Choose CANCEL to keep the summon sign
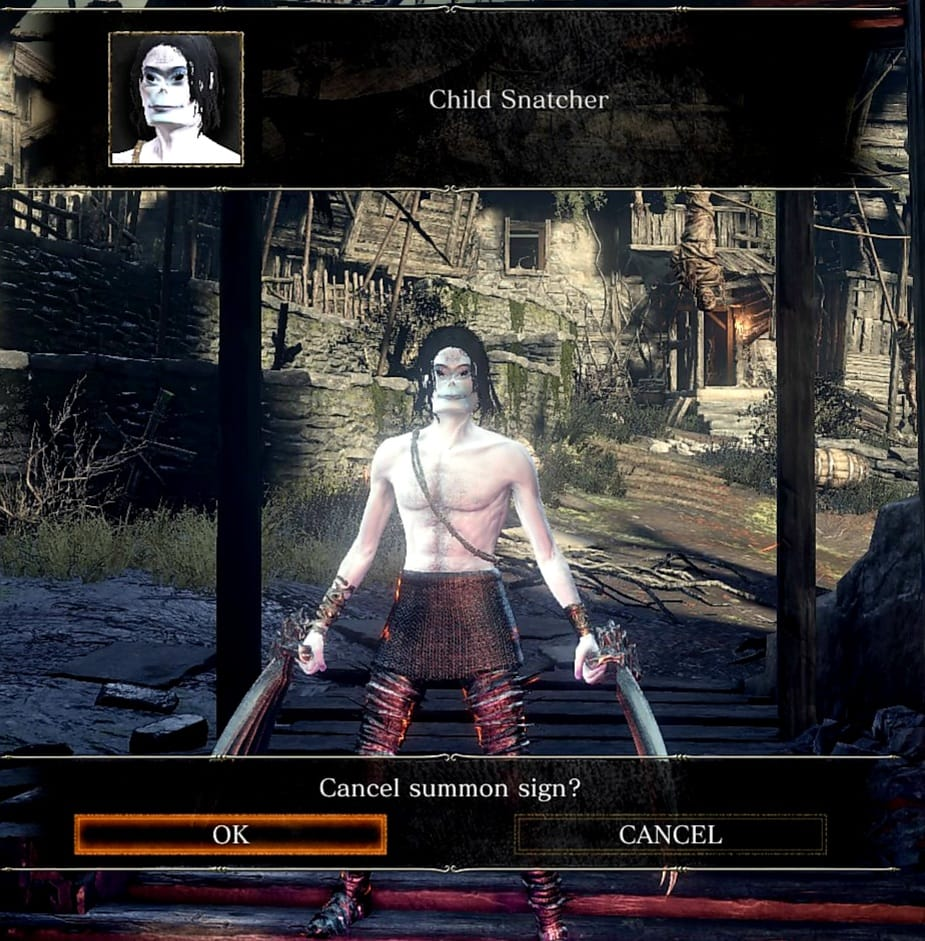Image resolution: width=925 pixels, height=941 pixels. click(x=670, y=834)
